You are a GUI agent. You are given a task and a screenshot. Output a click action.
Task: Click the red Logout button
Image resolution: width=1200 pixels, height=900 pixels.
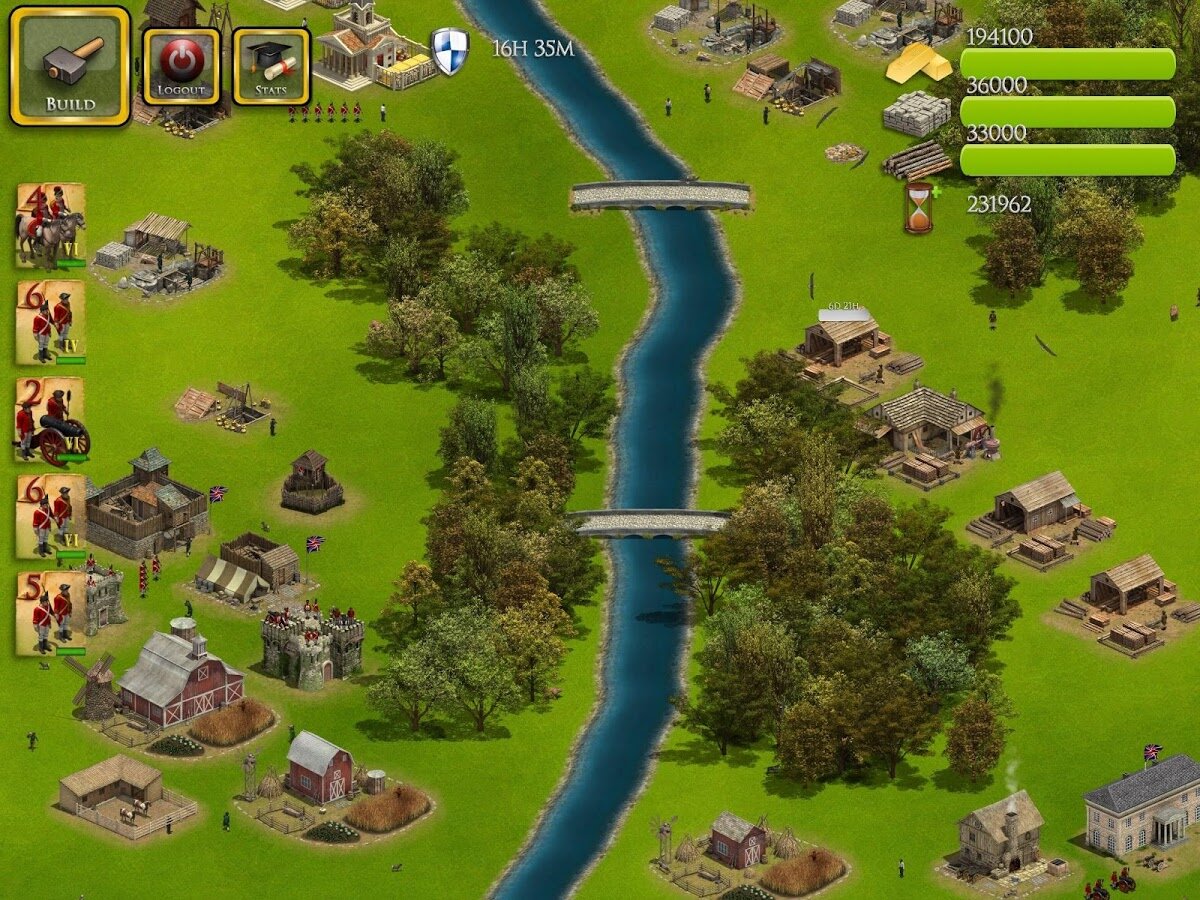(x=181, y=66)
